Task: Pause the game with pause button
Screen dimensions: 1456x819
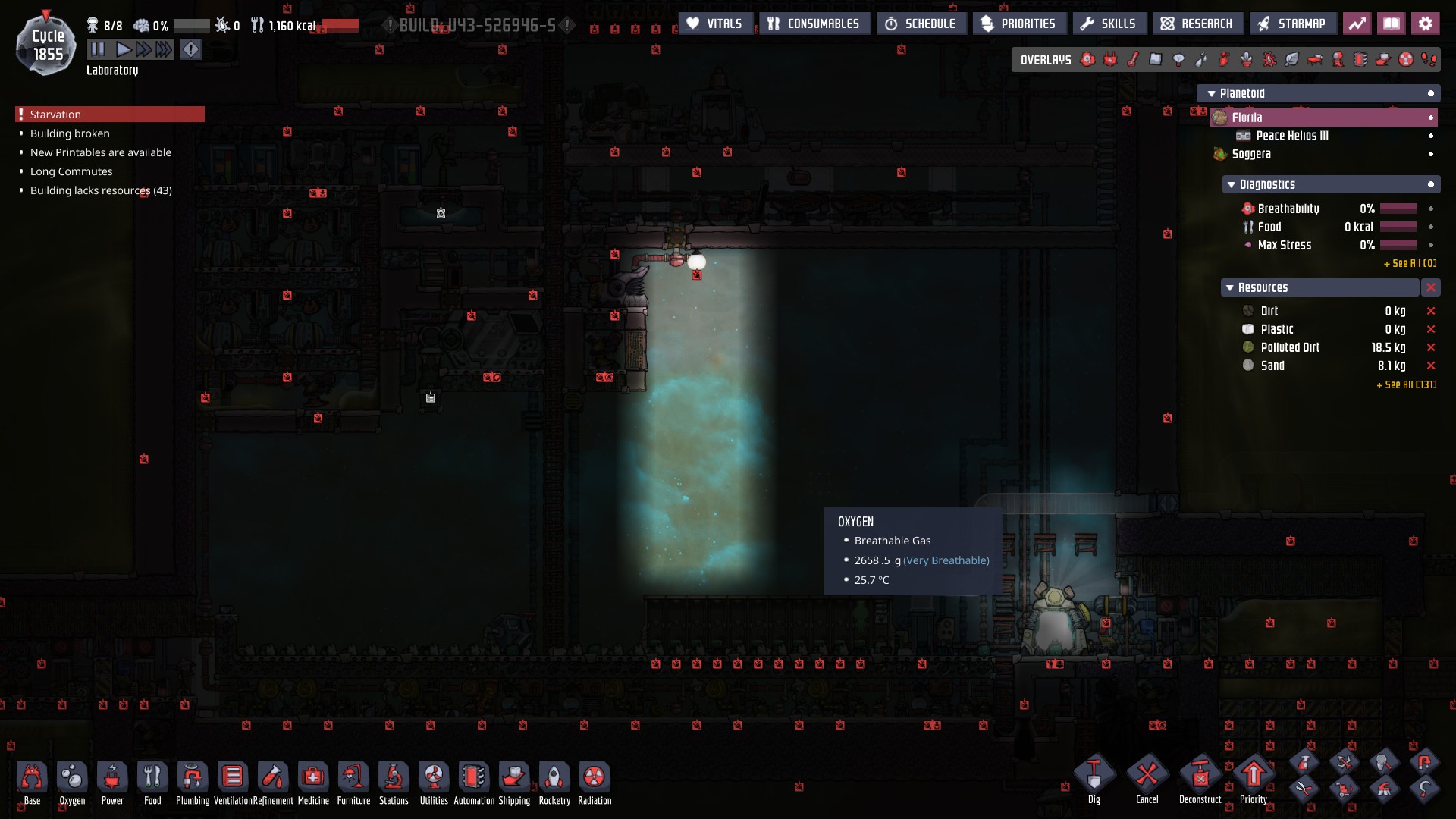Action: 97,49
